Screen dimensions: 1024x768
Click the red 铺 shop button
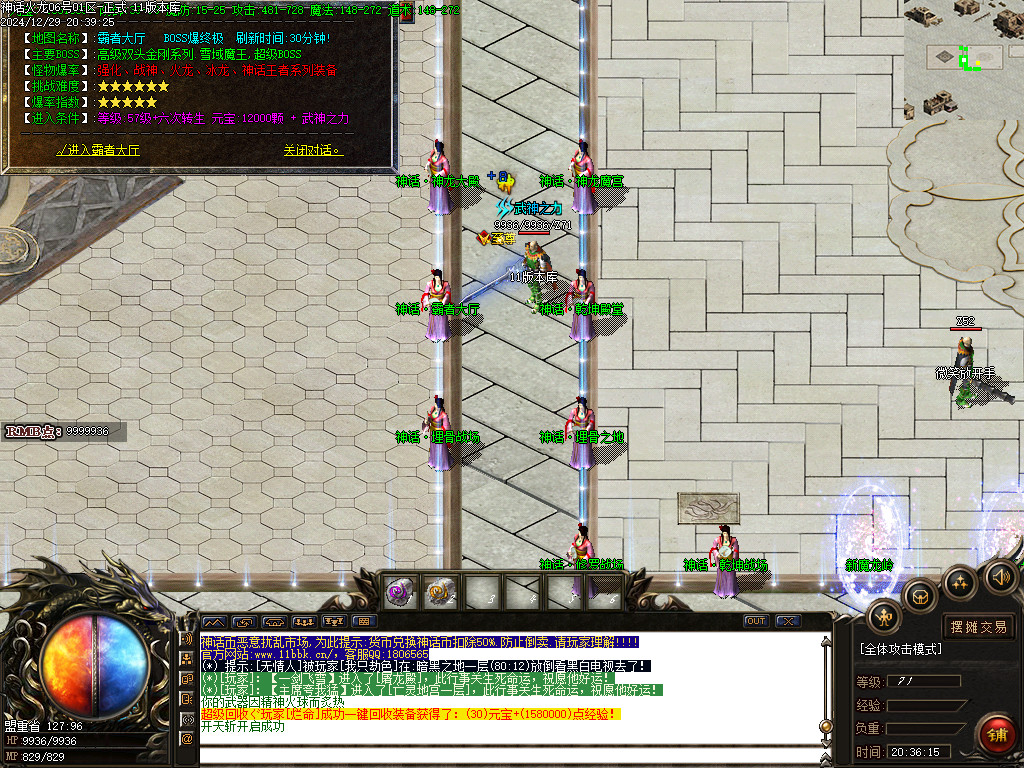[995, 735]
